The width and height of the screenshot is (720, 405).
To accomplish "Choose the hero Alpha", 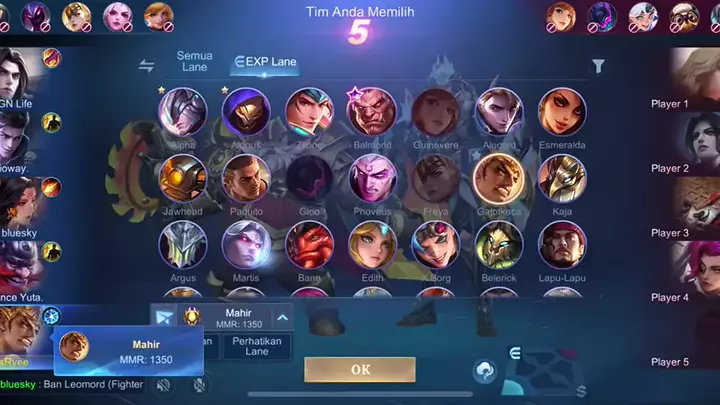I will pyautogui.click(x=183, y=113).
